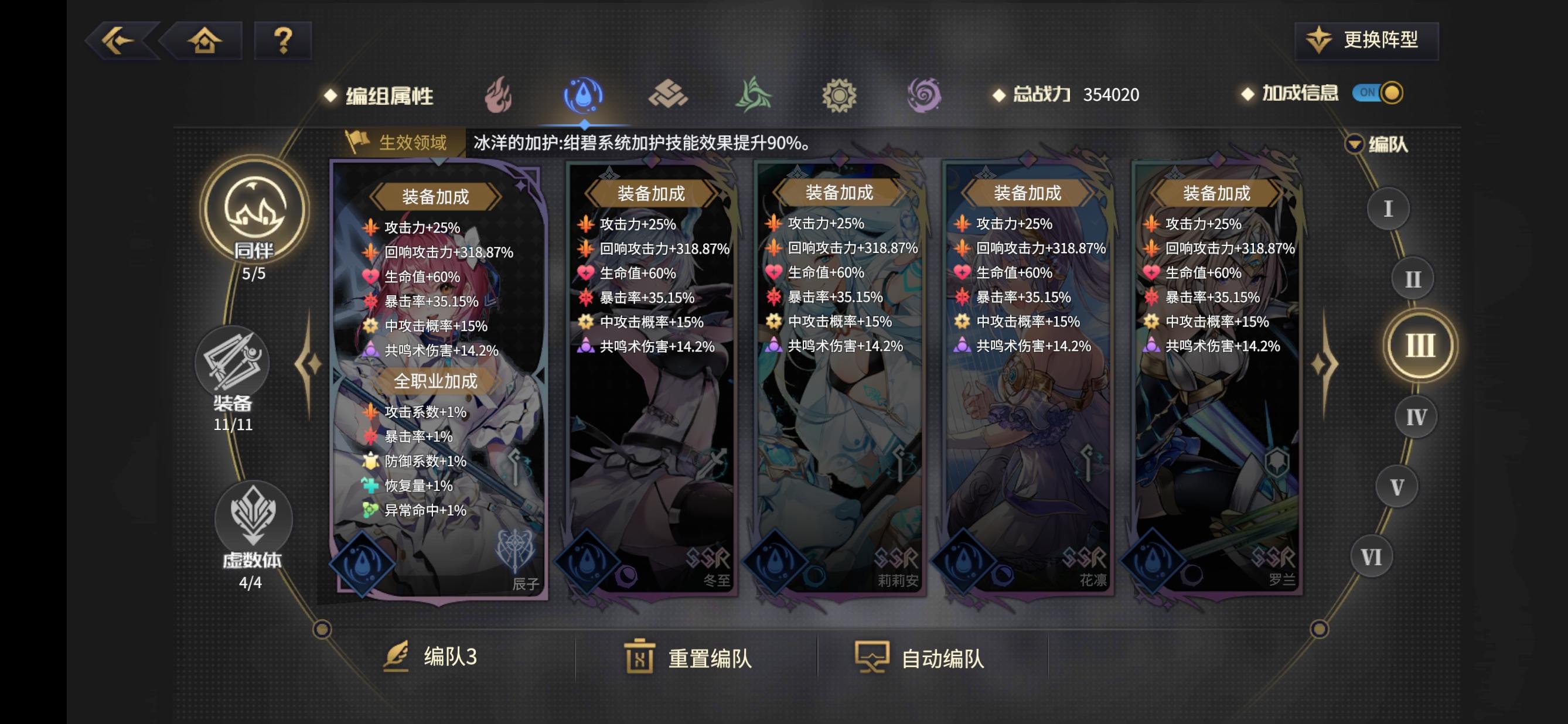Toggle the 生效领域 flag banner

(393, 141)
